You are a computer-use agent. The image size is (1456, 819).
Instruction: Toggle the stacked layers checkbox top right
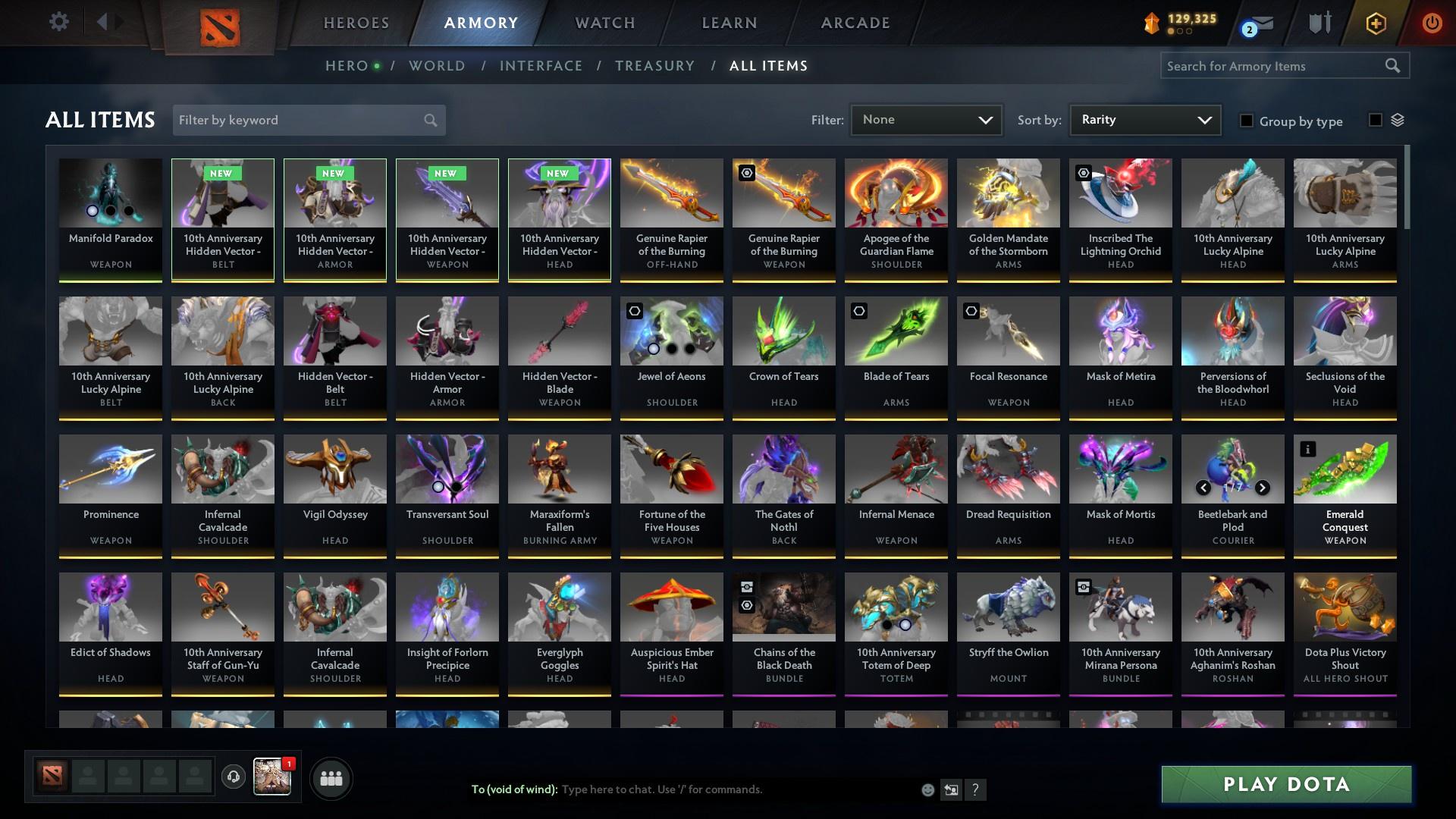tap(1374, 119)
